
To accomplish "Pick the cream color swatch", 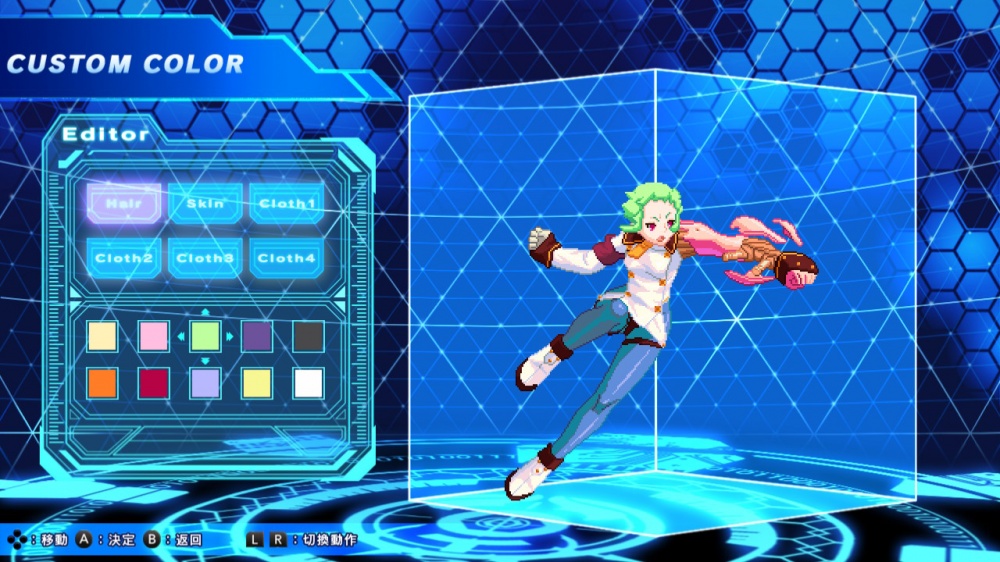I will click(x=102, y=336).
